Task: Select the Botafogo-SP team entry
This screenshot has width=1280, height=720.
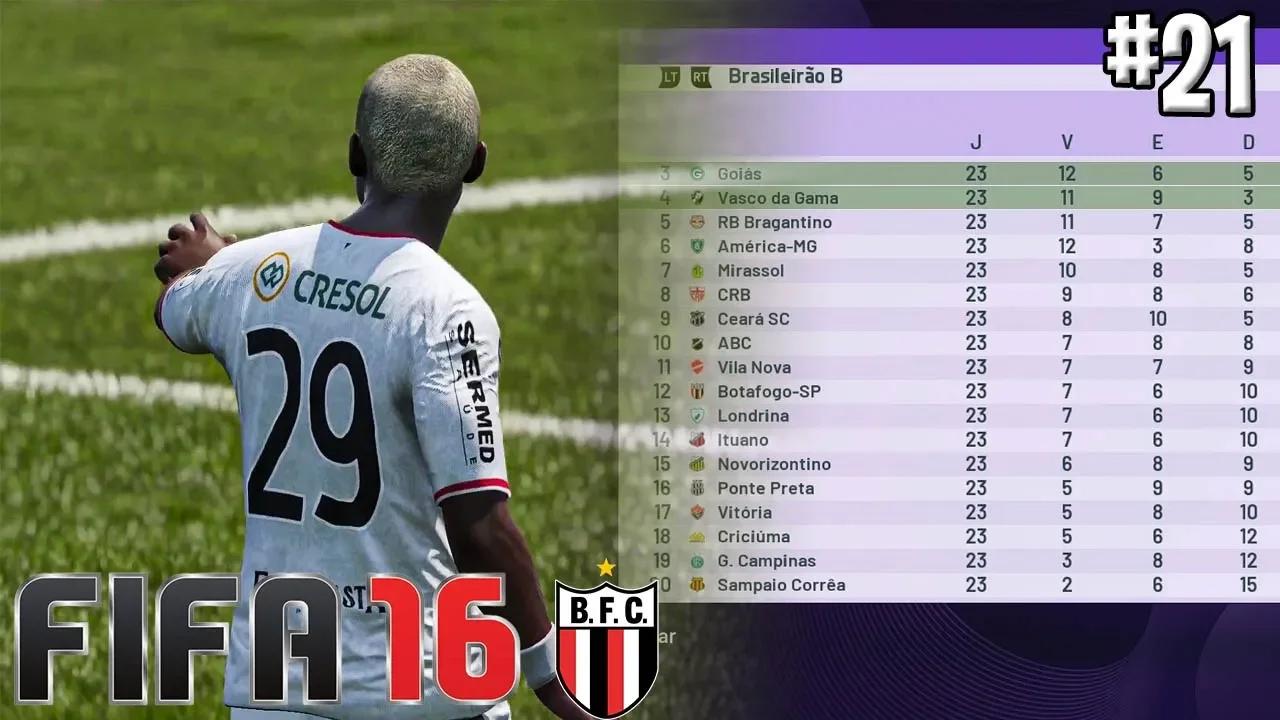Action: tap(768, 391)
